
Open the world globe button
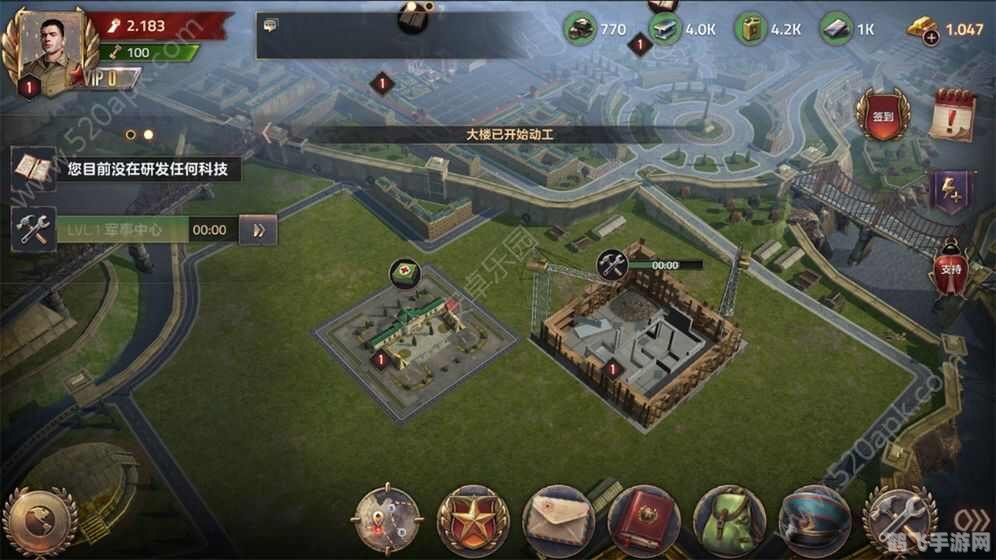click(40, 522)
